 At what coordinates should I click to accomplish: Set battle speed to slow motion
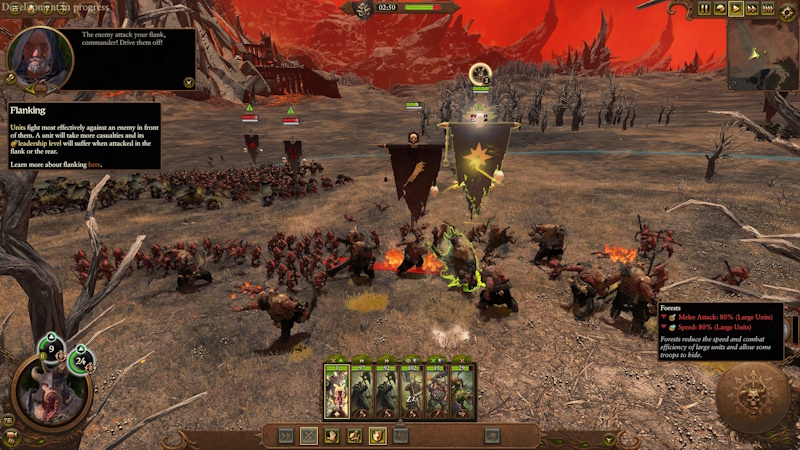(720, 9)
